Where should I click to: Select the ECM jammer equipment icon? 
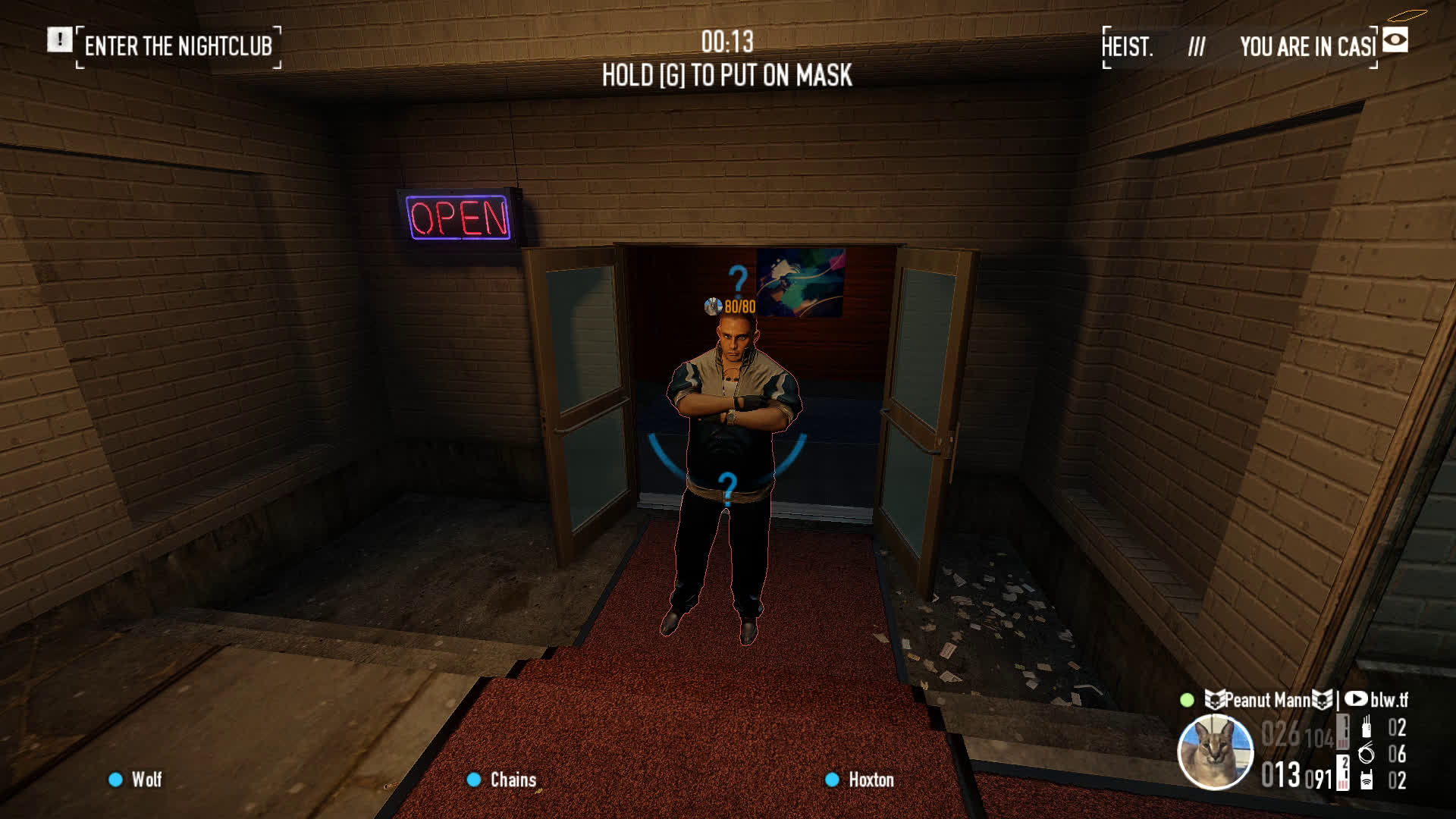tap(1367, 727)
